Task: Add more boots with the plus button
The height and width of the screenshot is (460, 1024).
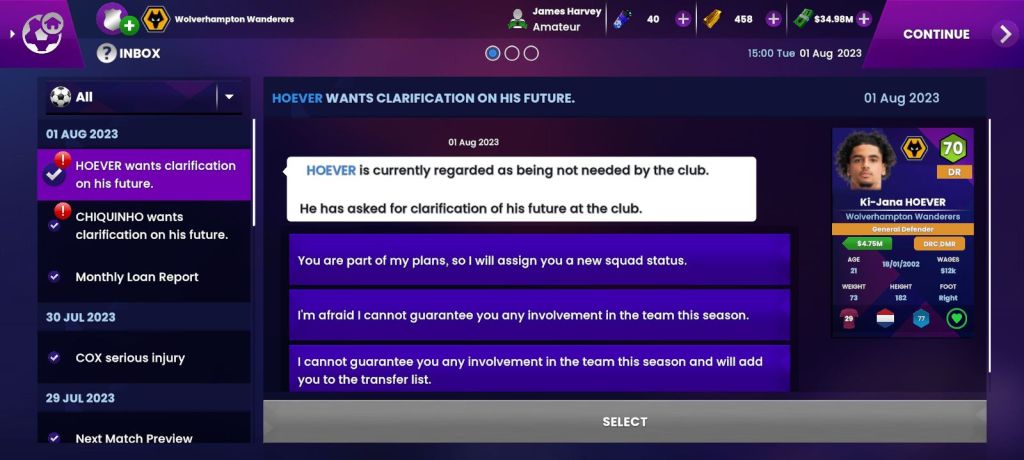Action: click(683, 19)
